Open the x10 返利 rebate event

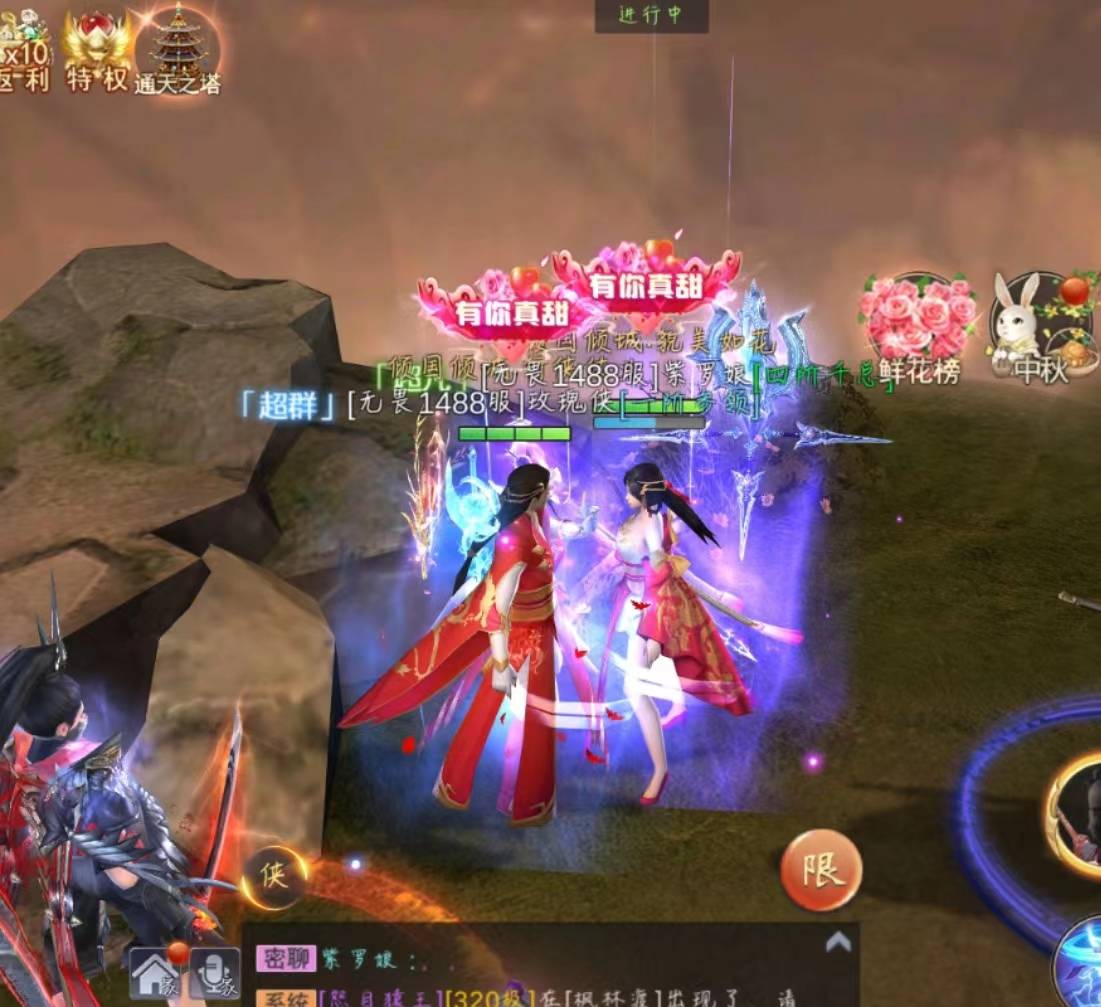click(23, 50)
